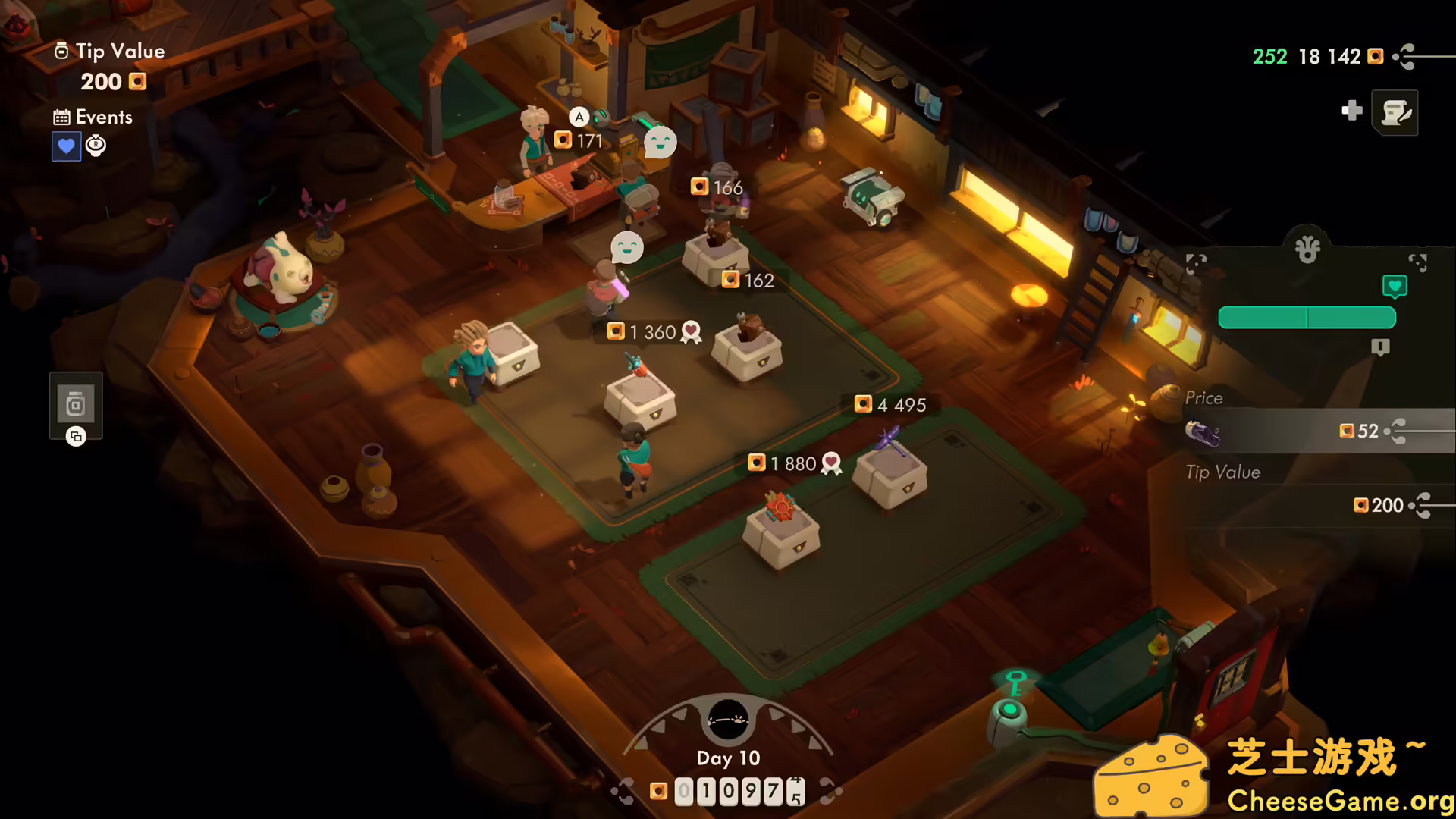Click the copy icon below the tip jar
Screen dimensions: 1456x819
(75, 437)
